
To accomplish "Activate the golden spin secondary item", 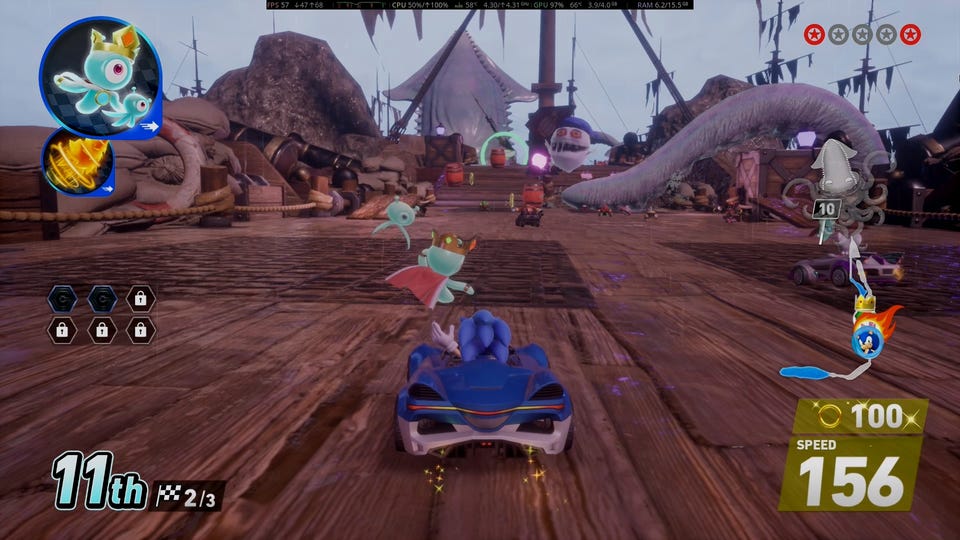I will click(78, 163).
